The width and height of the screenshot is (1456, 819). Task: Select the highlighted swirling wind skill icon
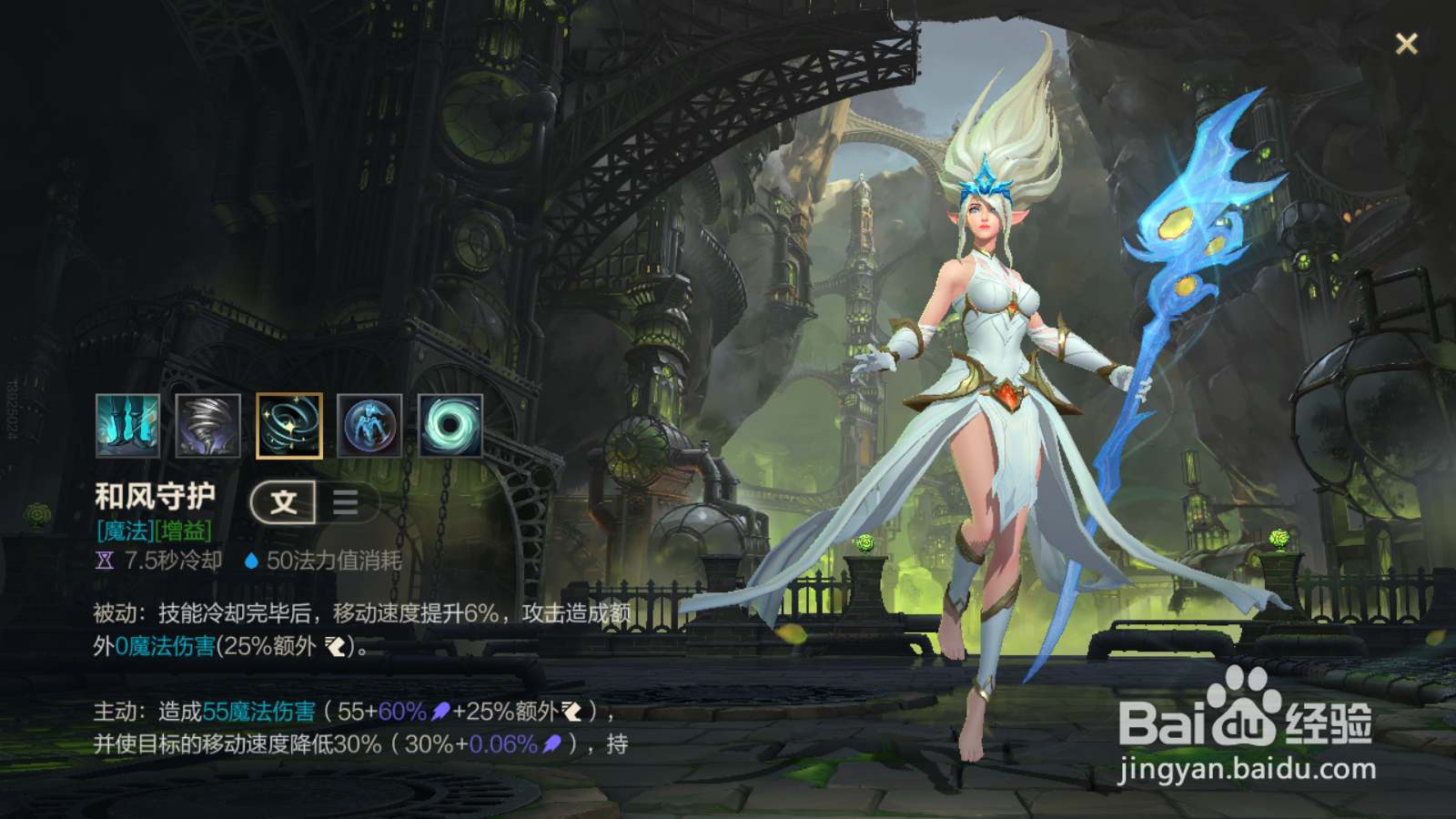tap(289, 425)
